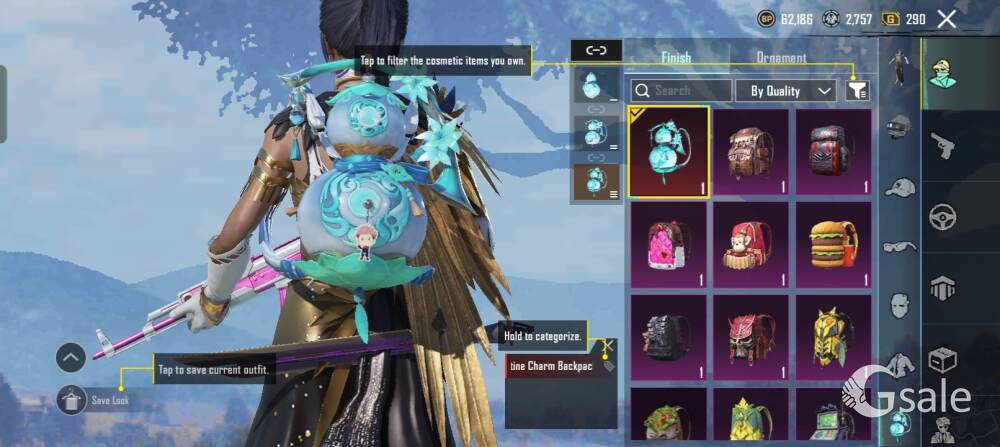Image resolution: width=1000 pixels, height=447 pixels.
Task: Open the By Quality sort dropdown
Action: 786,91
